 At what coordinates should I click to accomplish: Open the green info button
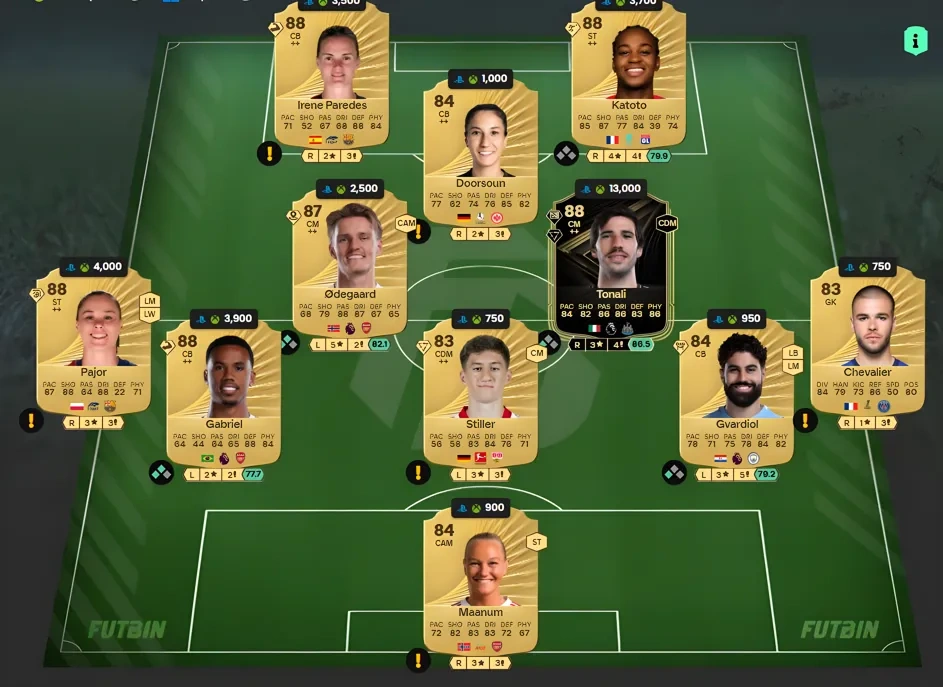coord(915,40)
